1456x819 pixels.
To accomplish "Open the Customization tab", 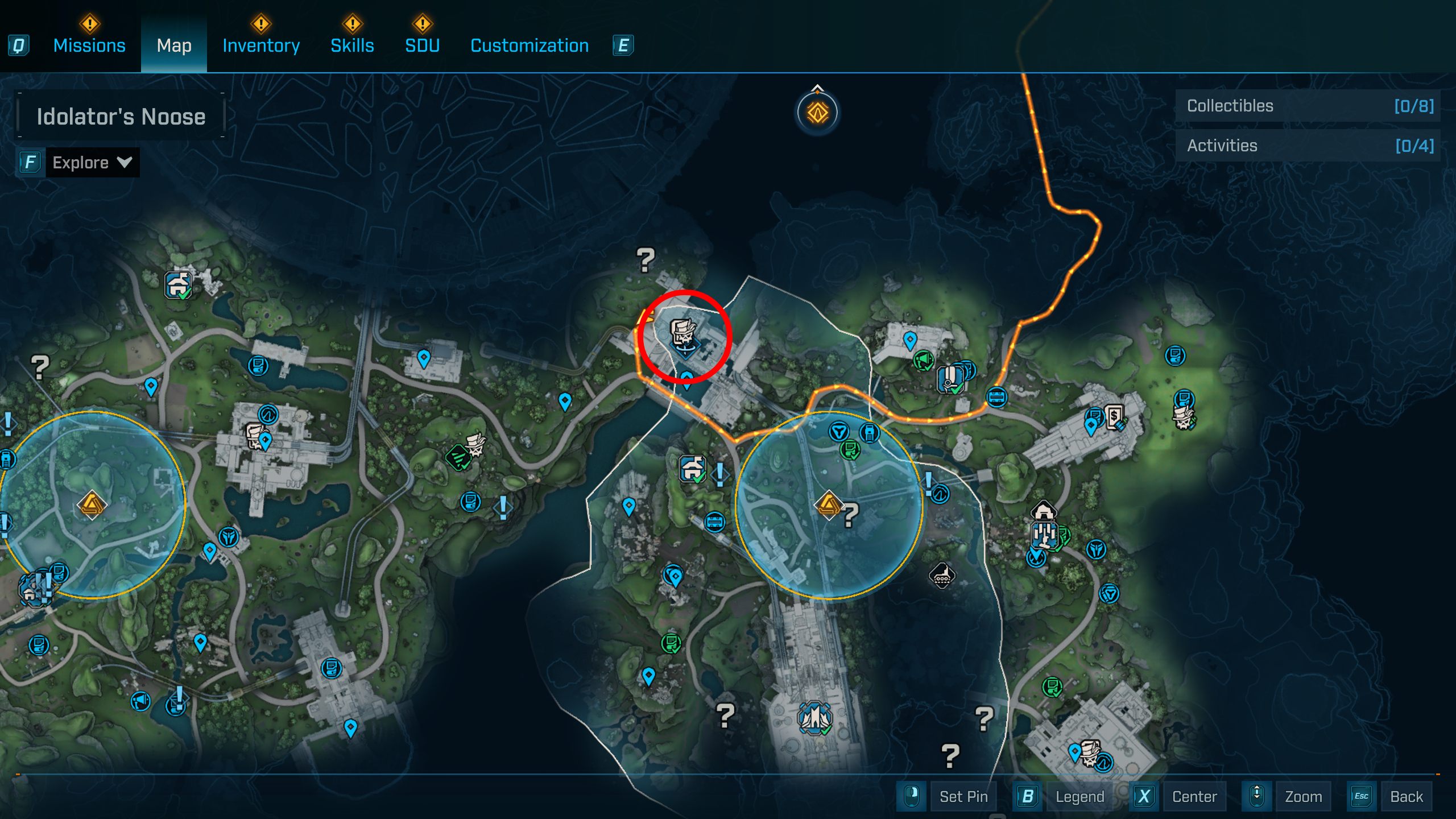I will click(x=530, y=45).
